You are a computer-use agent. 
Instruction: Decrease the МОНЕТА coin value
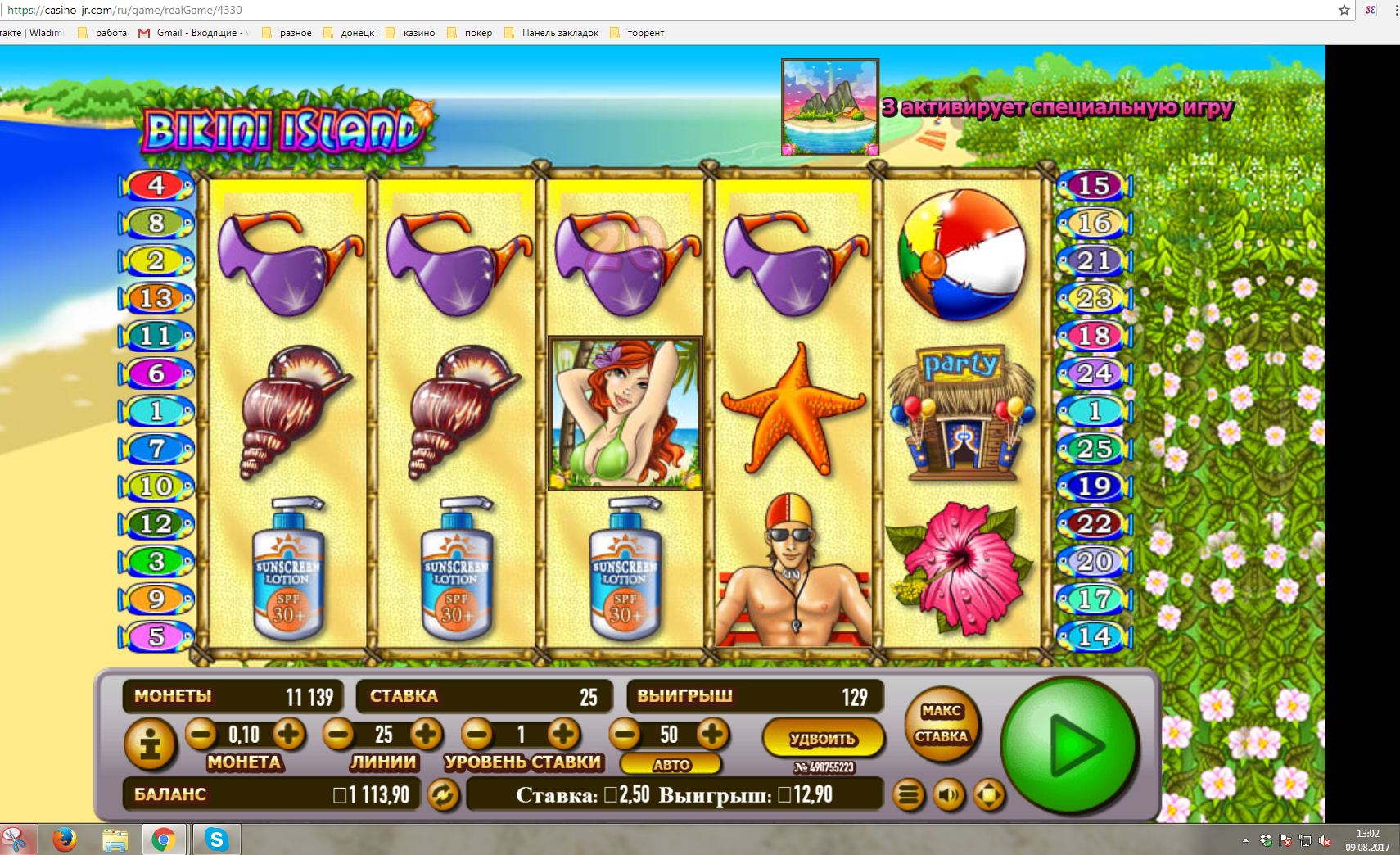point(201,734)
